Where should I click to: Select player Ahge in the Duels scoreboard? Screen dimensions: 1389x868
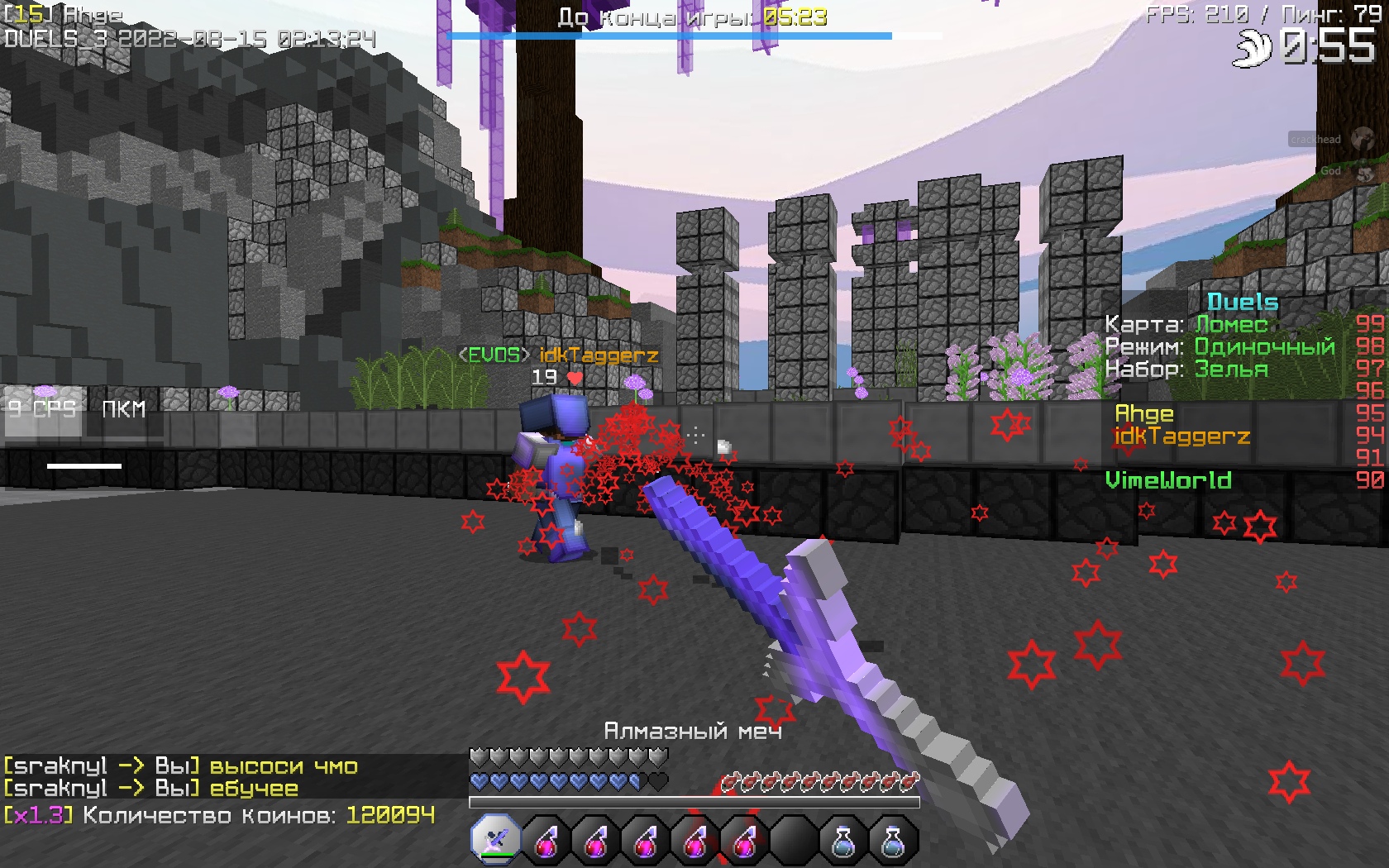pos(1144,413)
